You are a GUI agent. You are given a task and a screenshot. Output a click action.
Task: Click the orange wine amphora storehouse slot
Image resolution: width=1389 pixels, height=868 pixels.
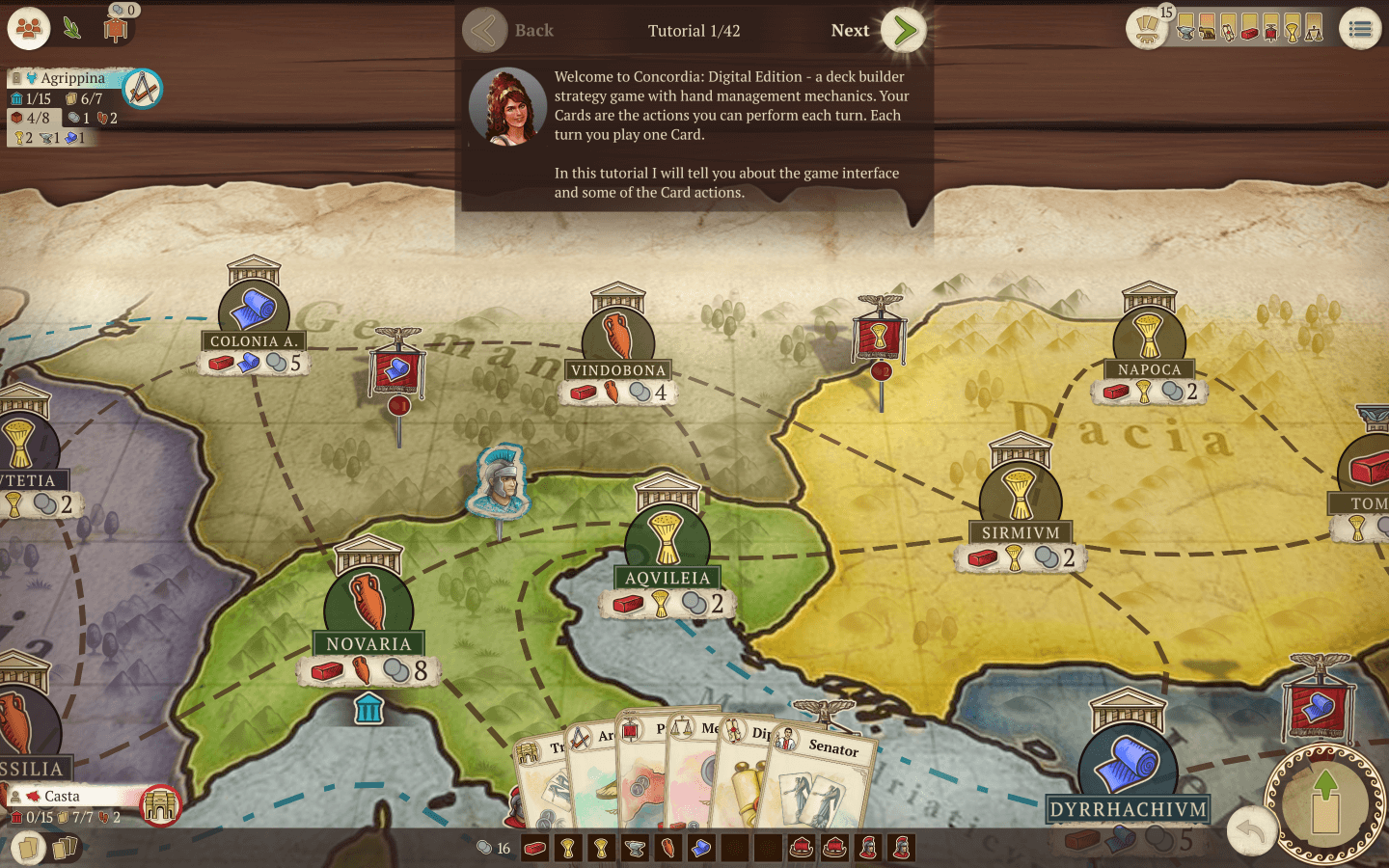coord(667,849)
